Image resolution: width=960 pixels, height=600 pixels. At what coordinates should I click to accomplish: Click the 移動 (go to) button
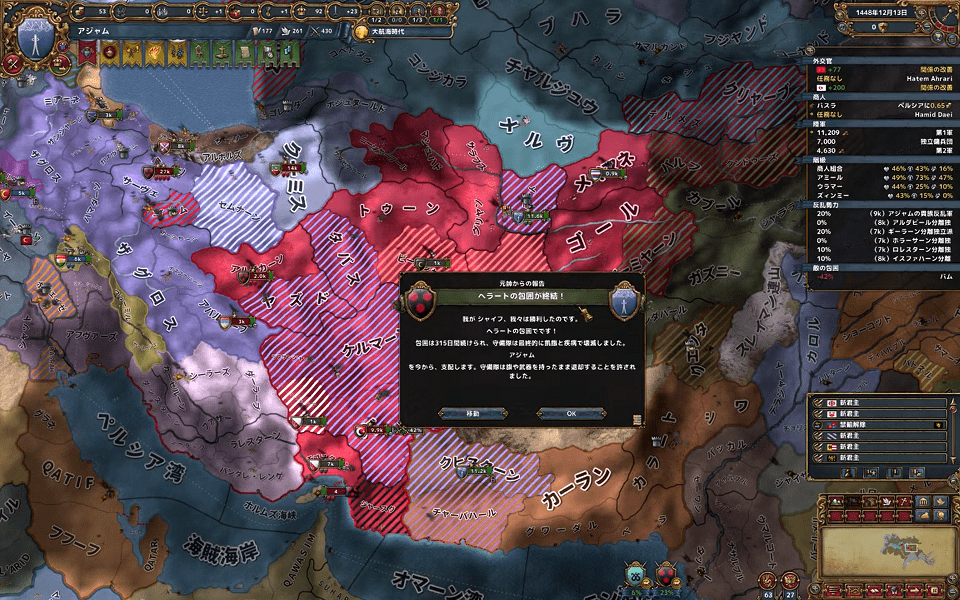pyautogui.click(x=472, y=413)
